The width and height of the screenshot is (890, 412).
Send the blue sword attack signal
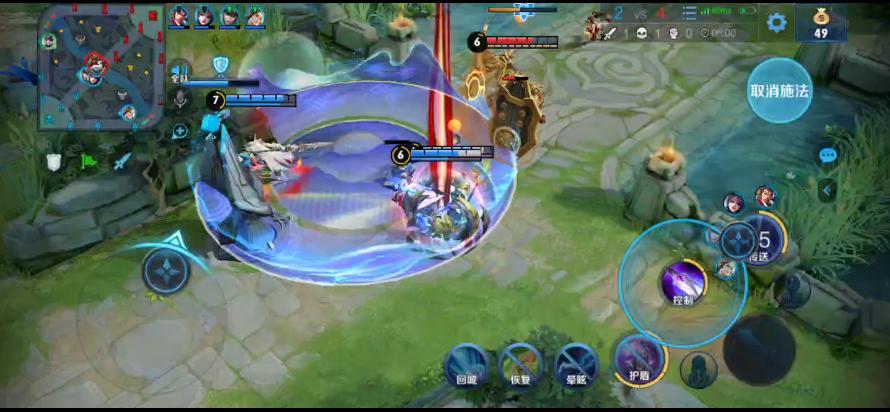pyautogui.click(x=123, y=160)
